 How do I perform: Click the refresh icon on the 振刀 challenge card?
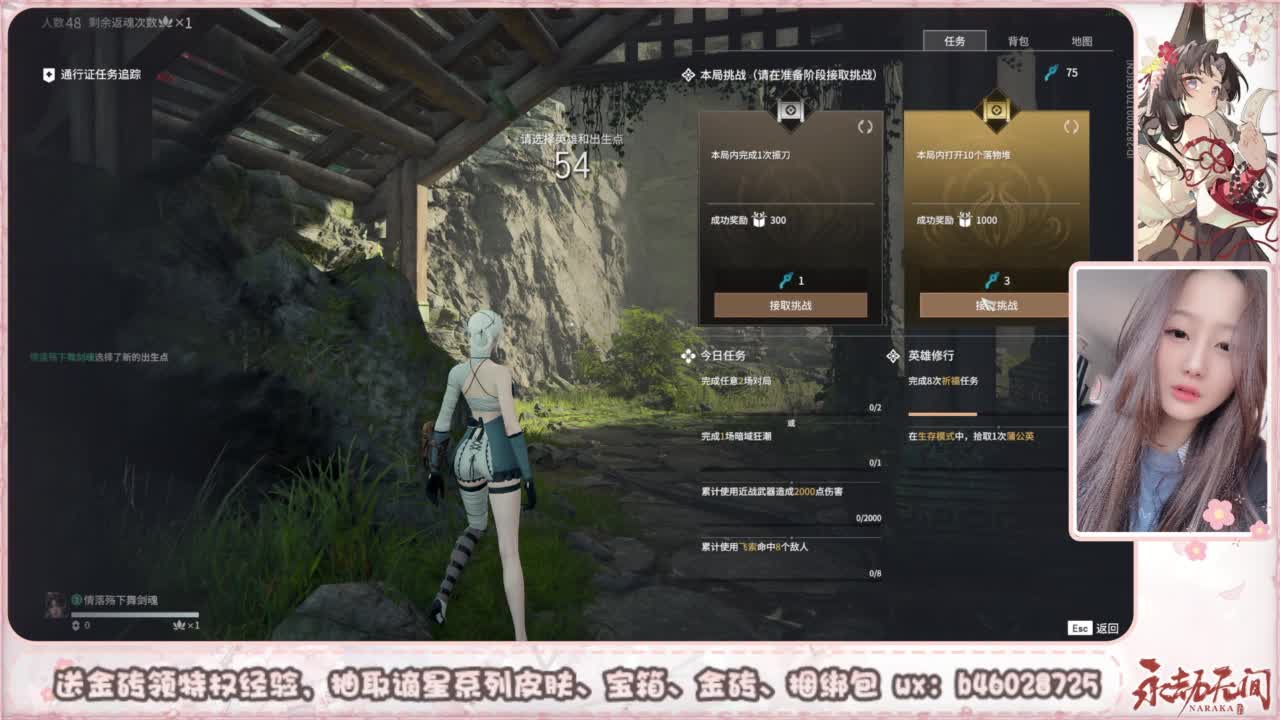tap(866, 128)
